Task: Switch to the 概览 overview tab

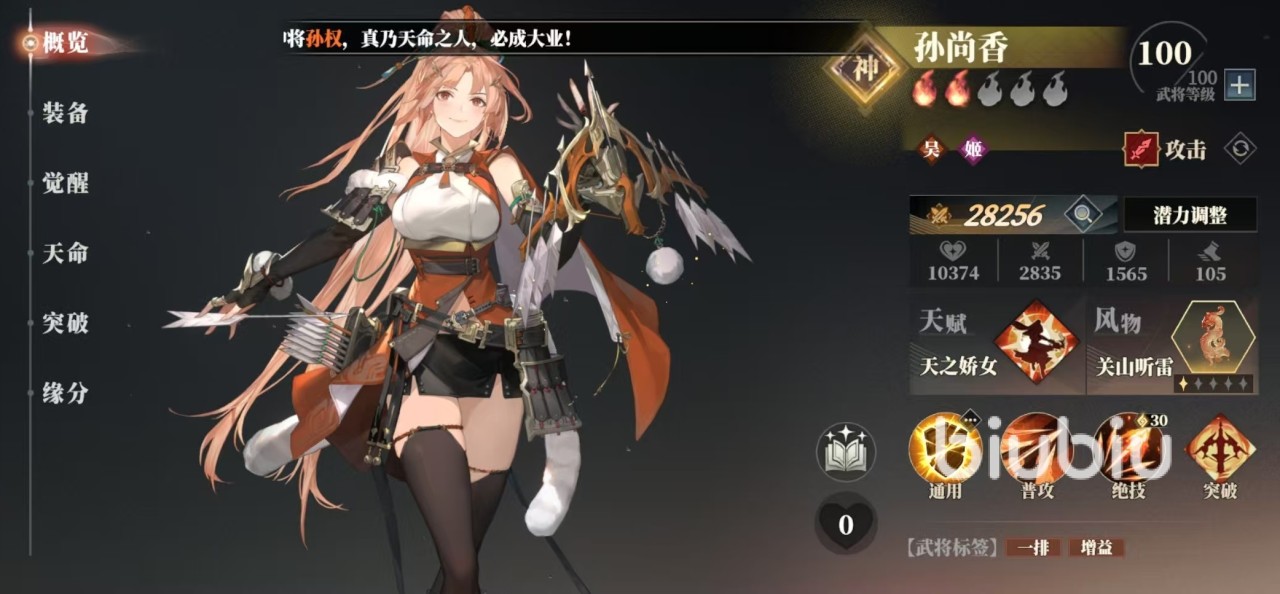Action: point(66,43)
